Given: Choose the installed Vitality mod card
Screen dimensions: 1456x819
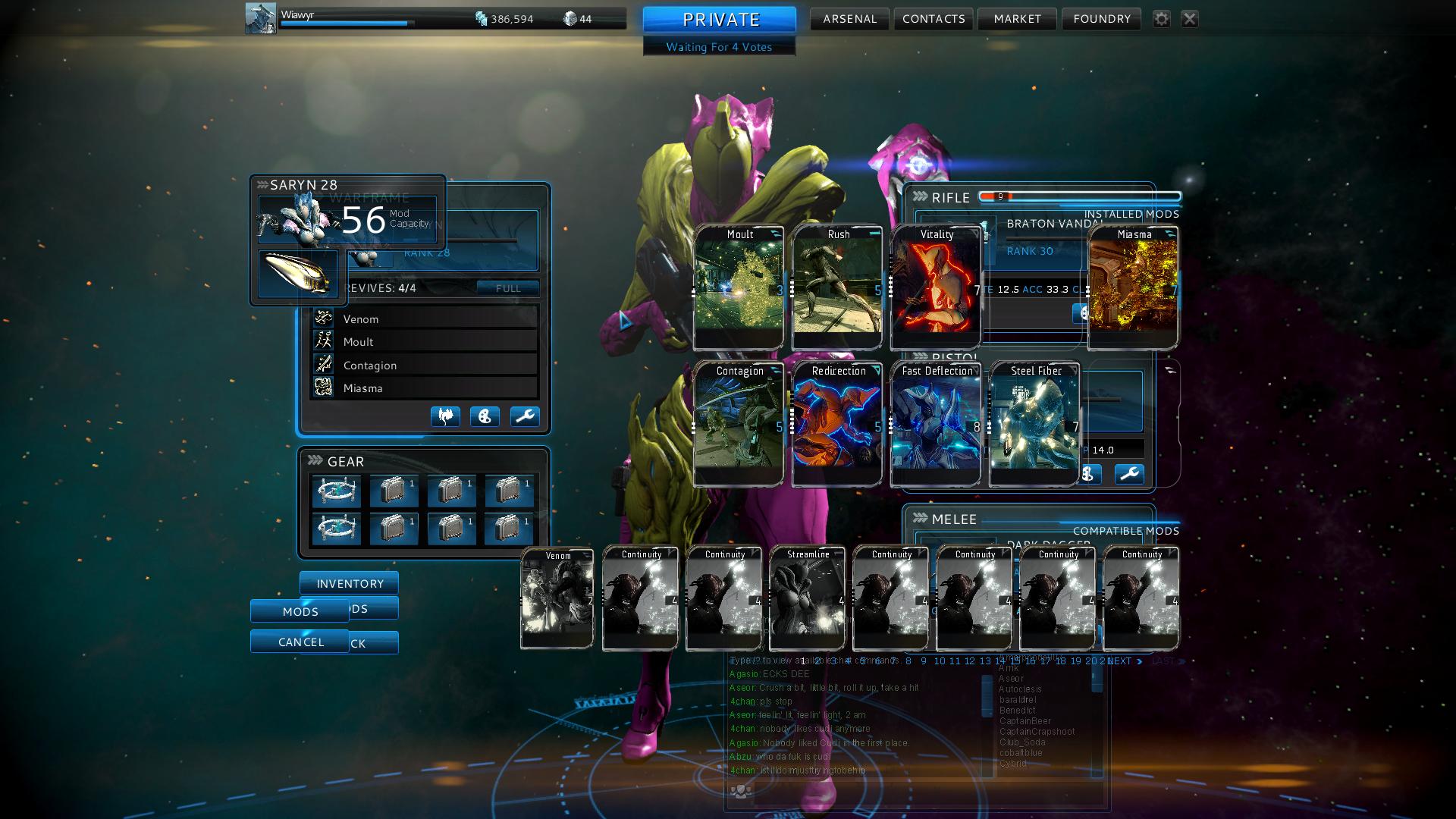Looking at the screenshot, I should tap(936, 288).
